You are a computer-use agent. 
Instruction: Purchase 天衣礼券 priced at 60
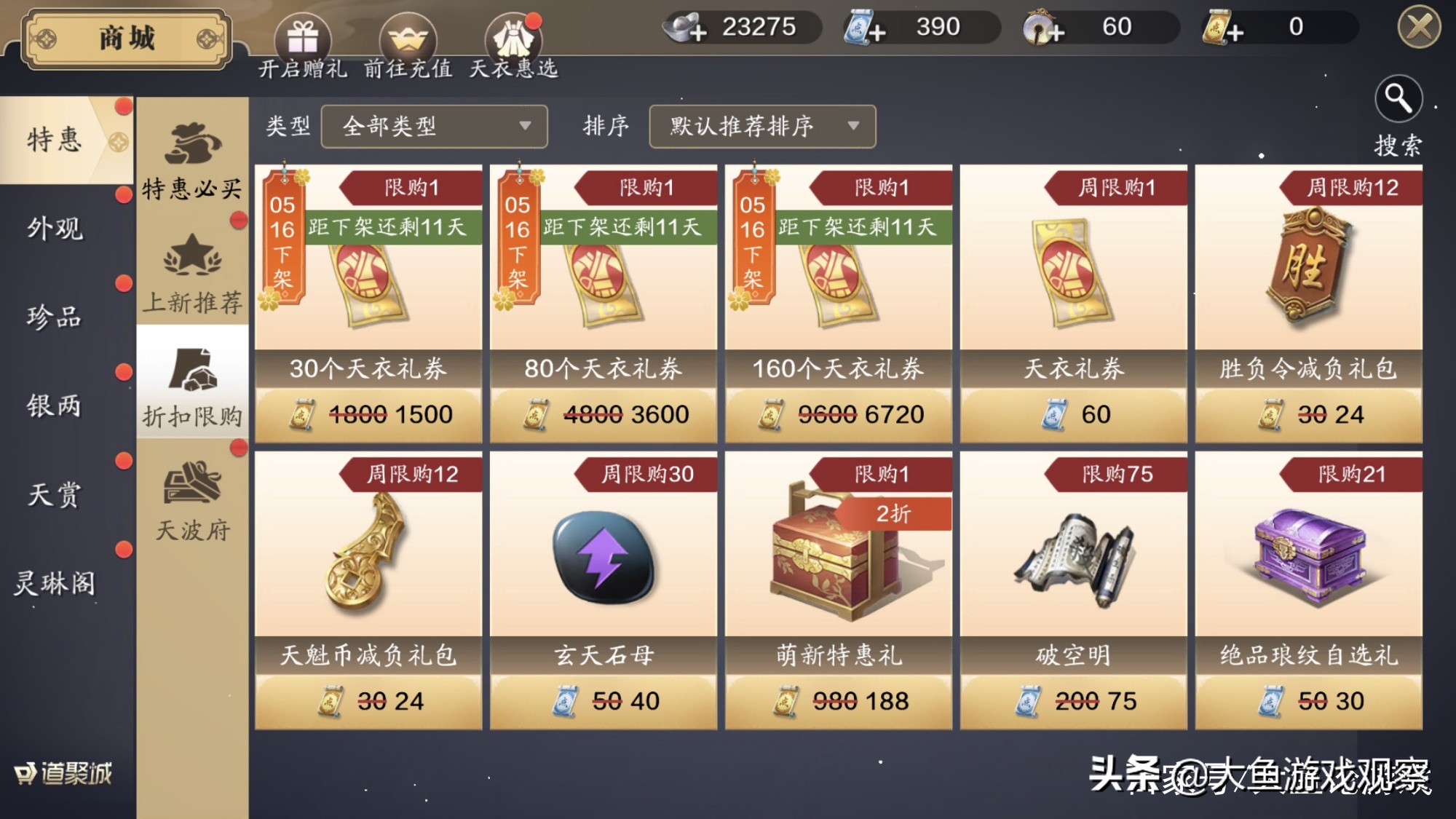1073,414
